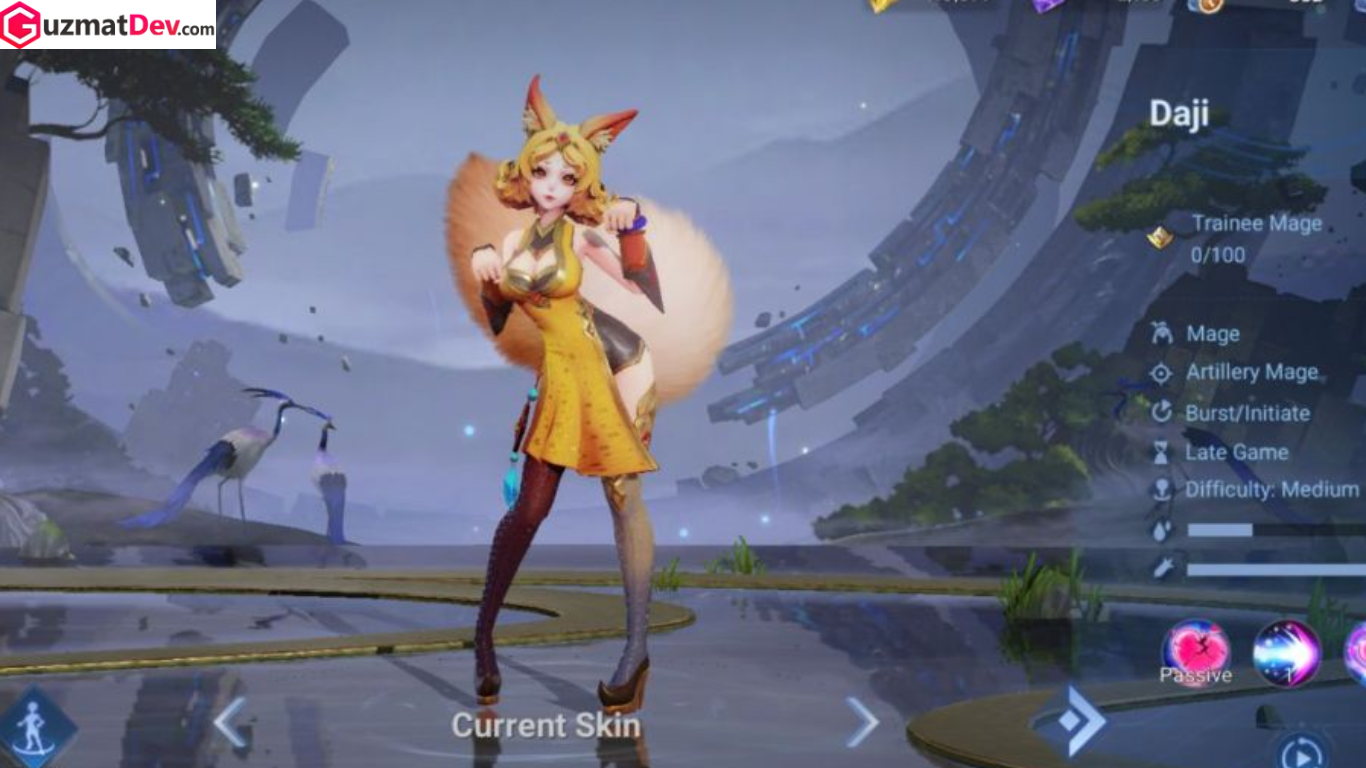Select the Artillery Mage specialty icon
Screen dimensions: 1366x768
pos(1162,373)
